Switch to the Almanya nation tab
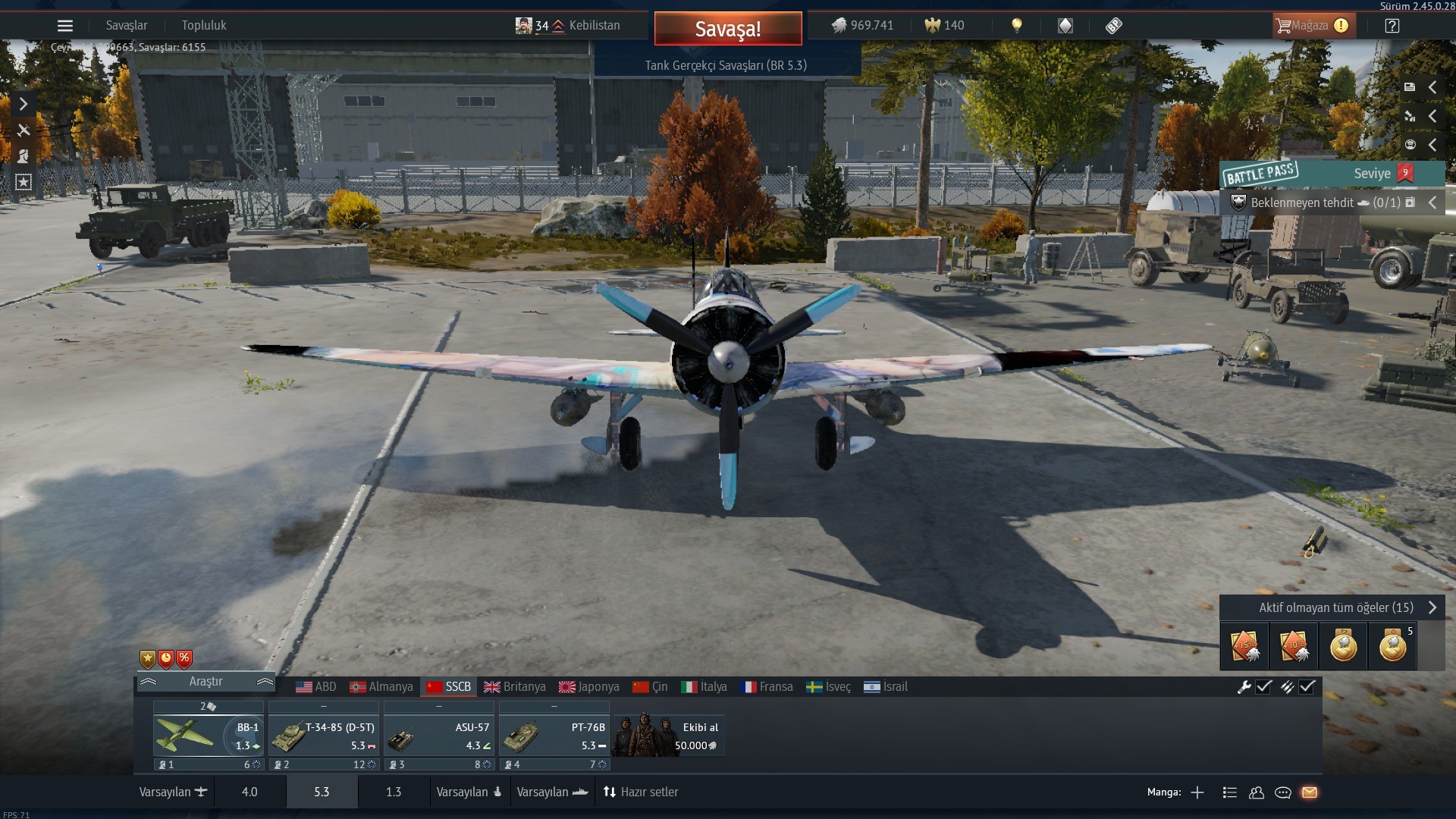The height and width of the screenshot is (819, 1456). [381, 687]
